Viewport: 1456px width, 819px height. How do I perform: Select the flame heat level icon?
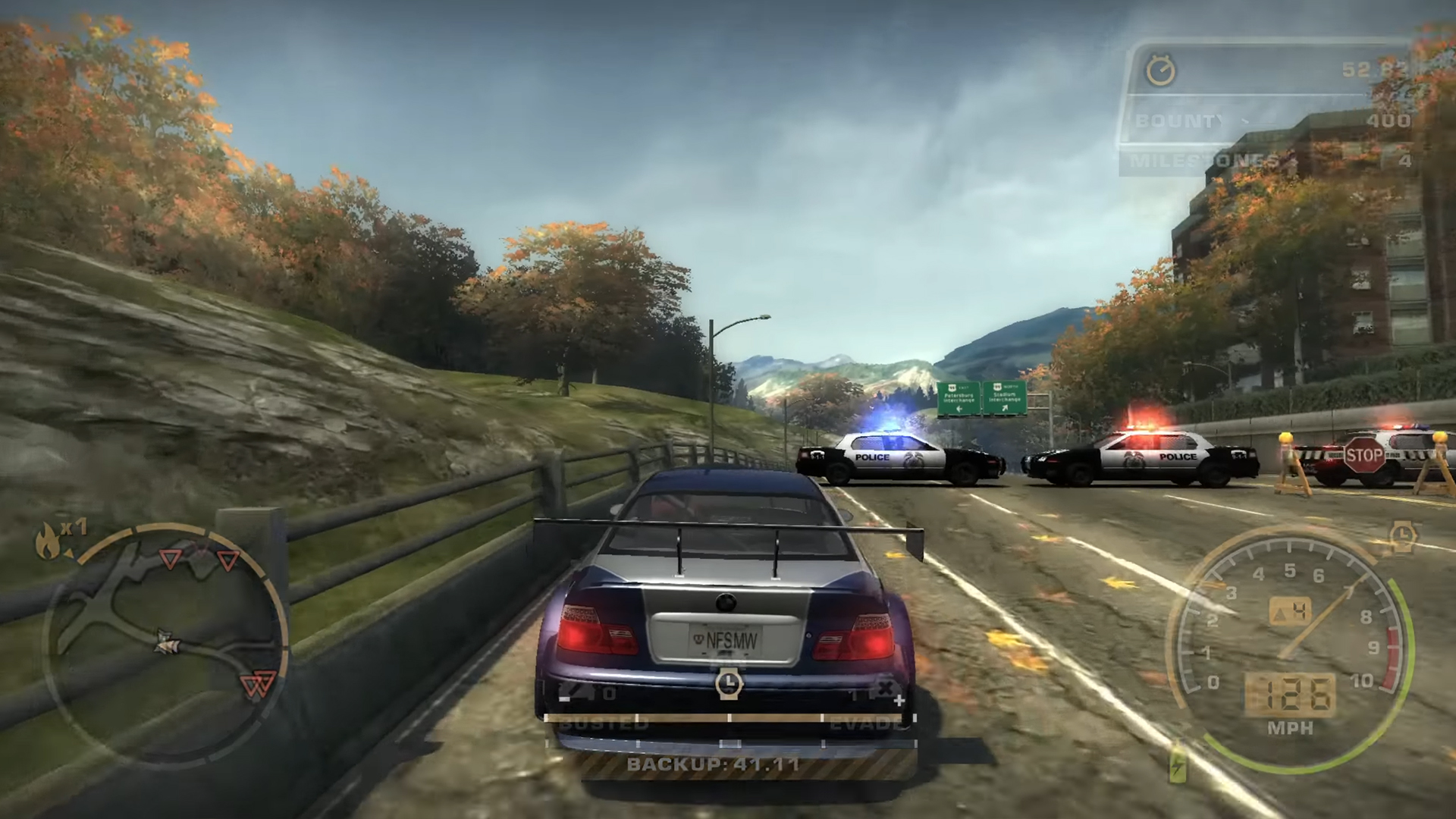pyautogui.click(x=49, y=540)
